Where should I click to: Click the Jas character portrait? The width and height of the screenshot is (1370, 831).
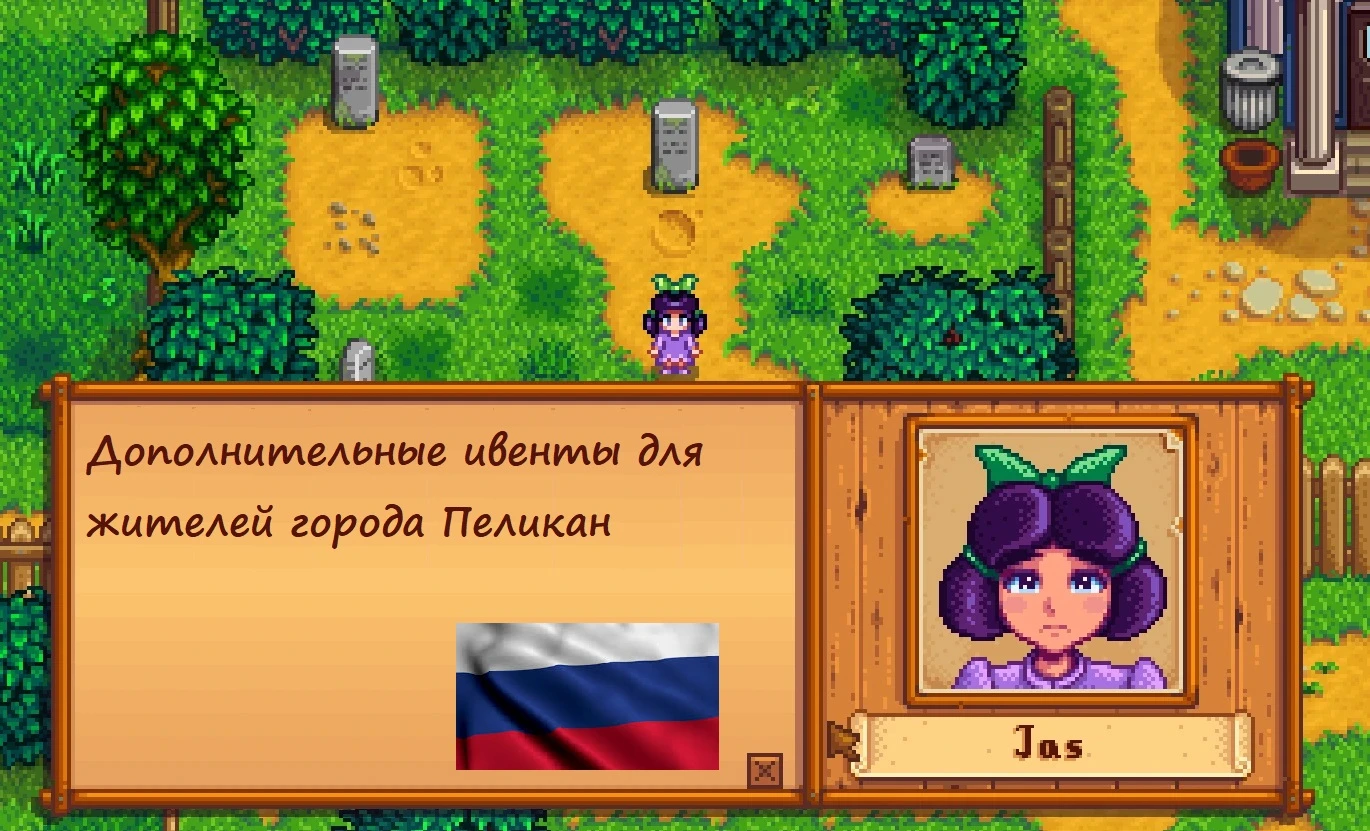1051,560
